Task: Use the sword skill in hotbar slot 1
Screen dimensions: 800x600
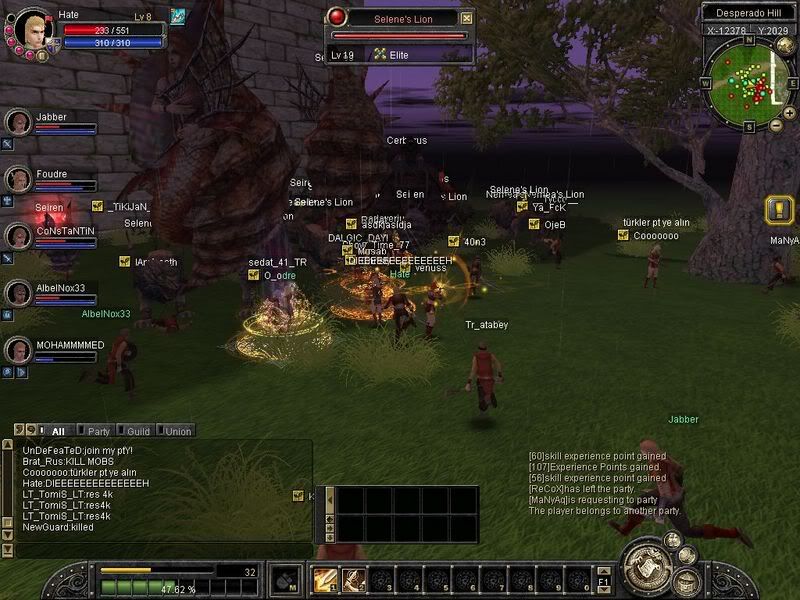Action: [x=325, y=580]
